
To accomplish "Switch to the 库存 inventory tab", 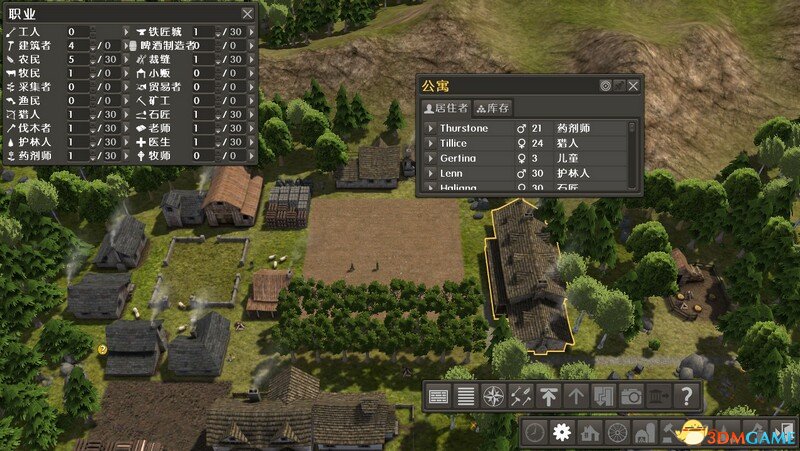I will 493,108.
